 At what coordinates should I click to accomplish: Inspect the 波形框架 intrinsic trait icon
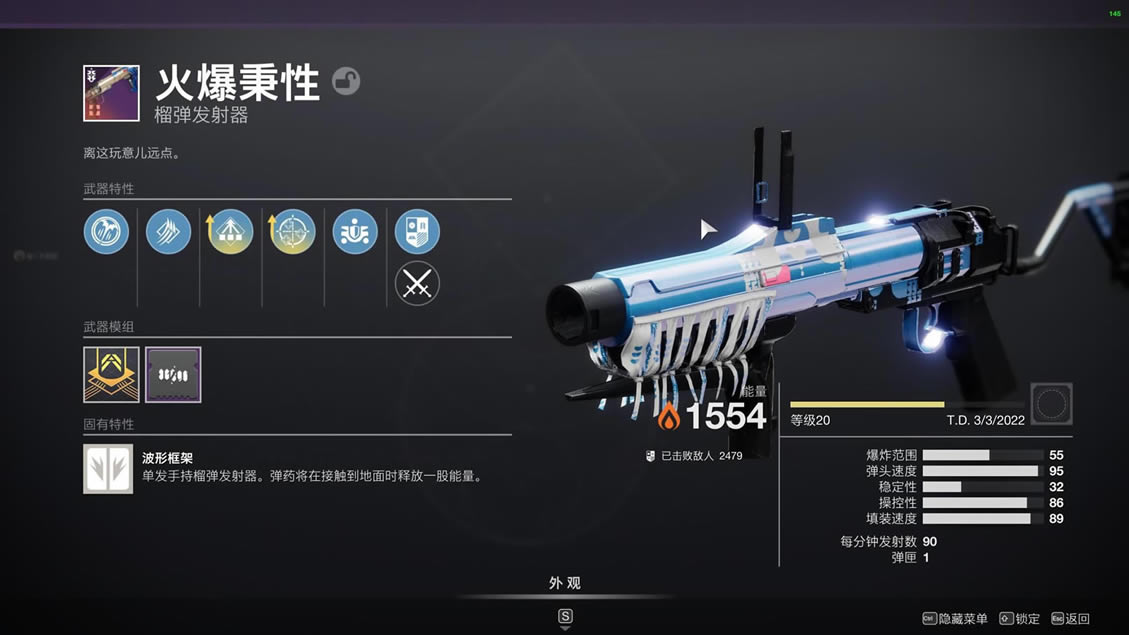pos(108,469)
